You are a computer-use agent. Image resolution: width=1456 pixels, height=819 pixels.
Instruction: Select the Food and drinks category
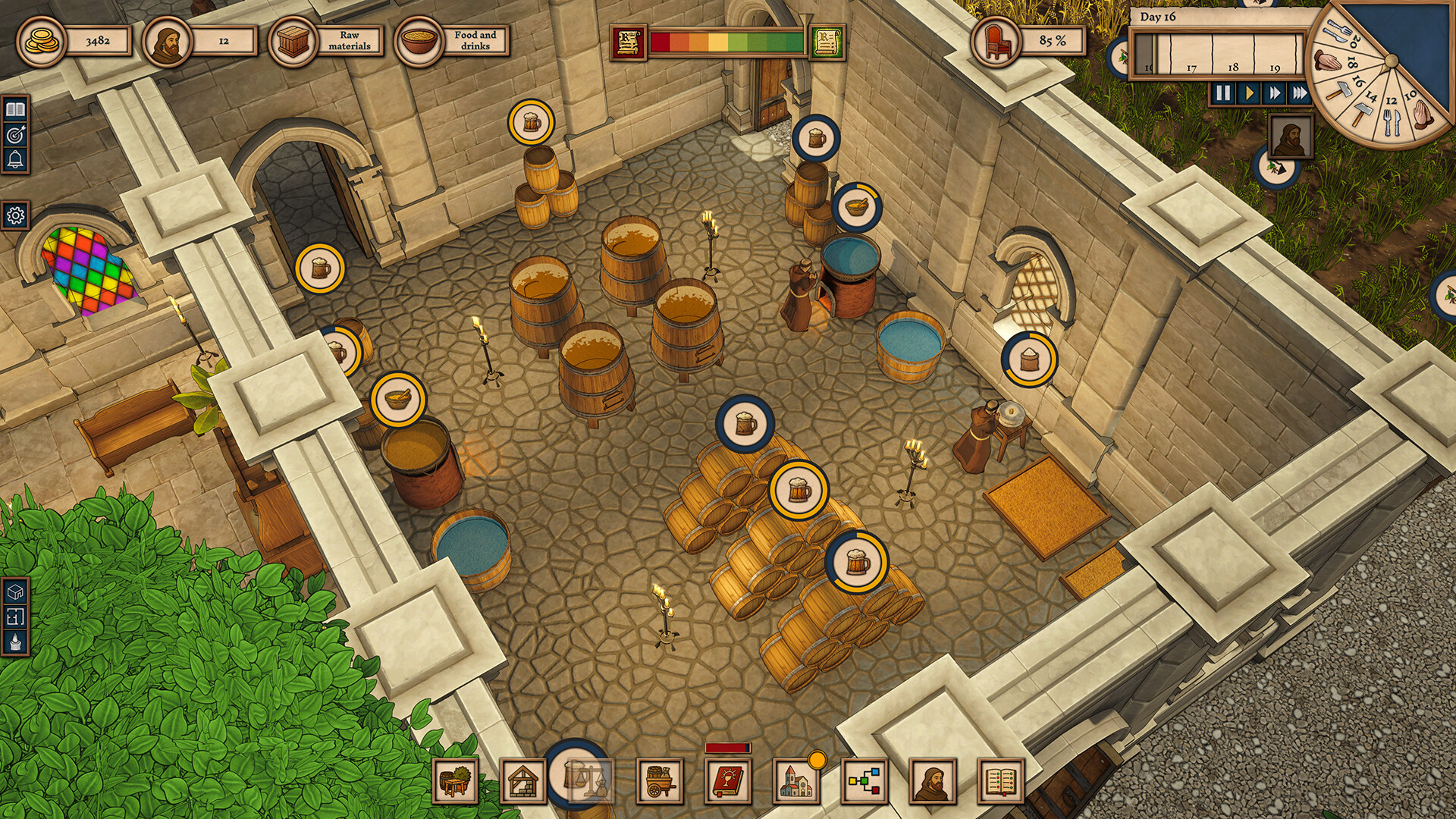[453, 41]
